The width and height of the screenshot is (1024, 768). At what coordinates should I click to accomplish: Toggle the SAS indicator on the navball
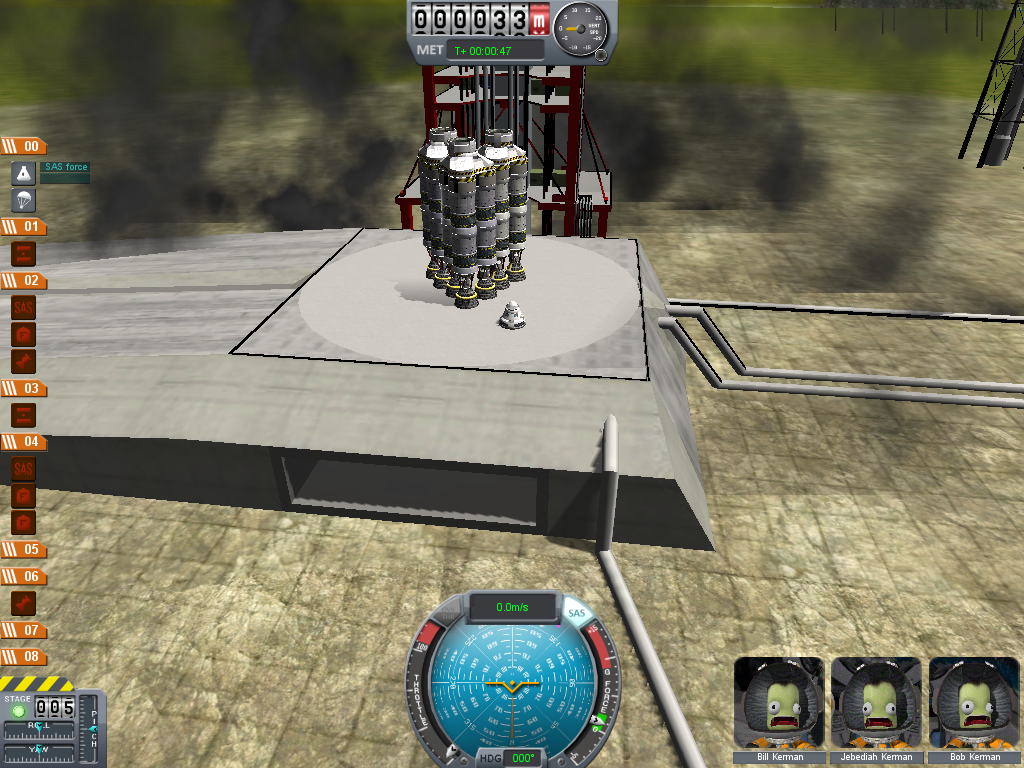click(576, 613)
